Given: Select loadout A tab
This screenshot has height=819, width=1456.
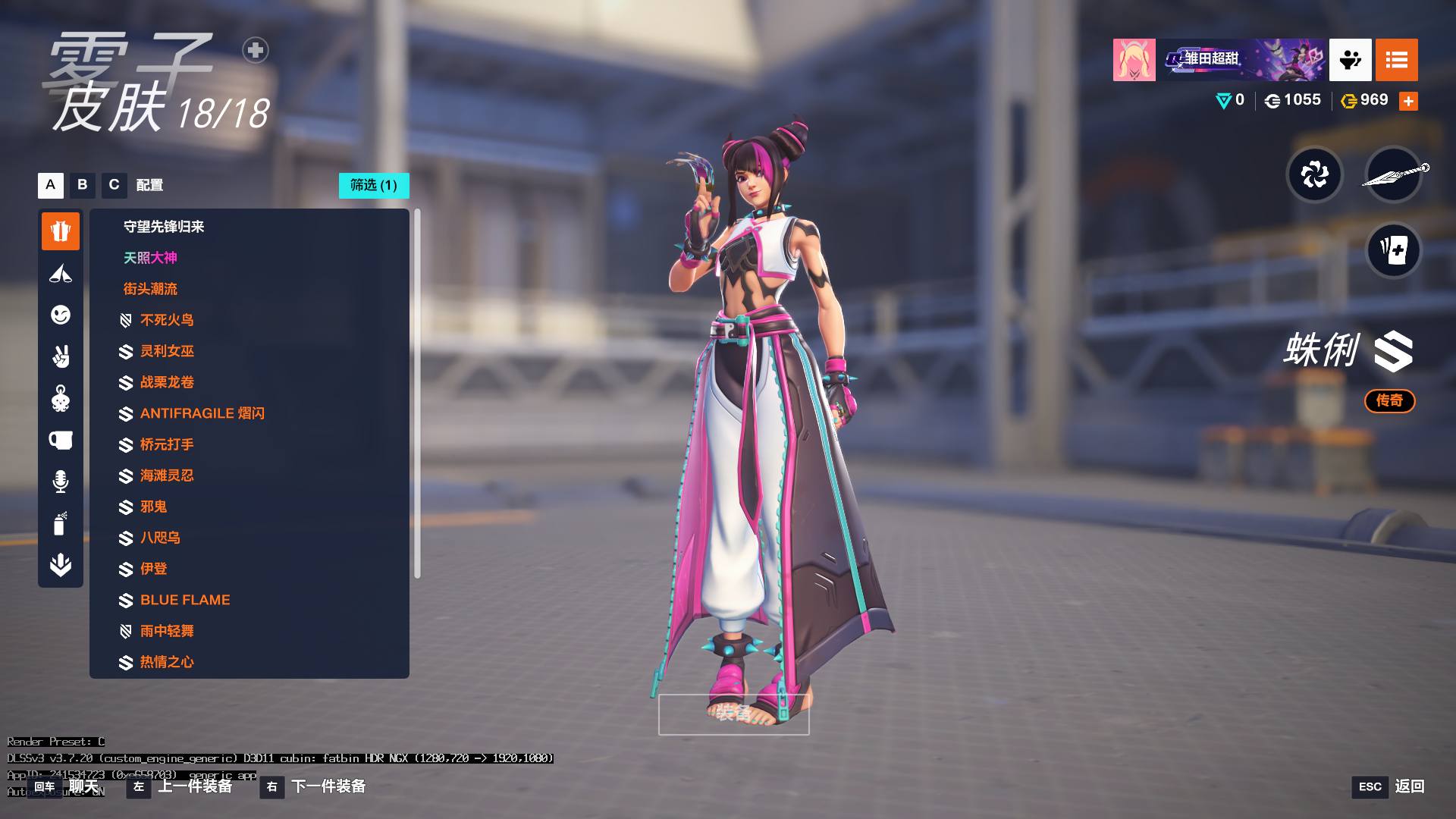Looking at the screenshot, I should [x=51, y=185].
